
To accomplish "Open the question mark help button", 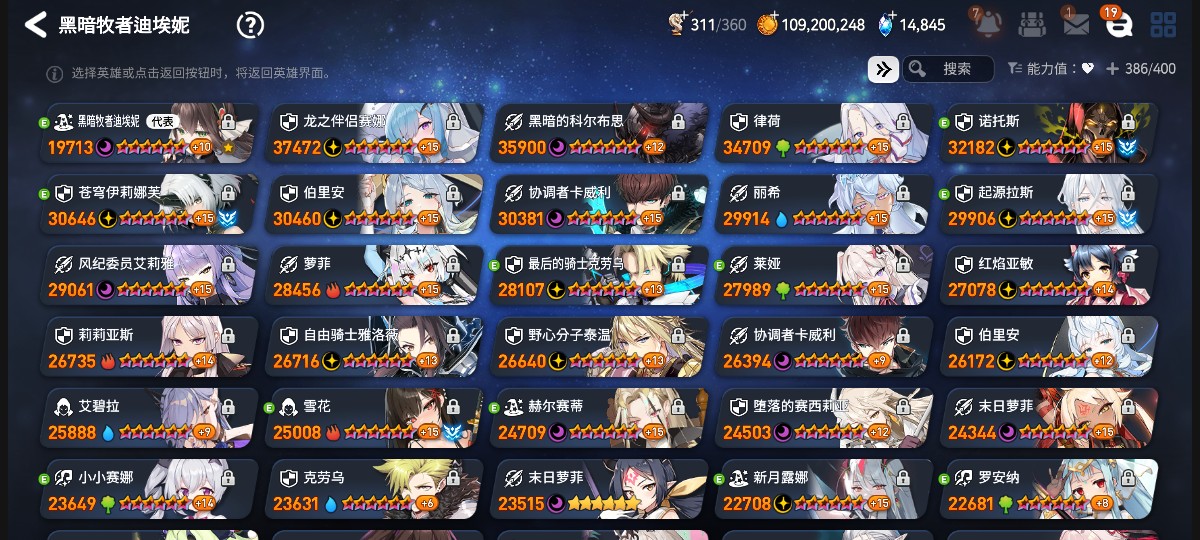I will [x=250, y=25].
